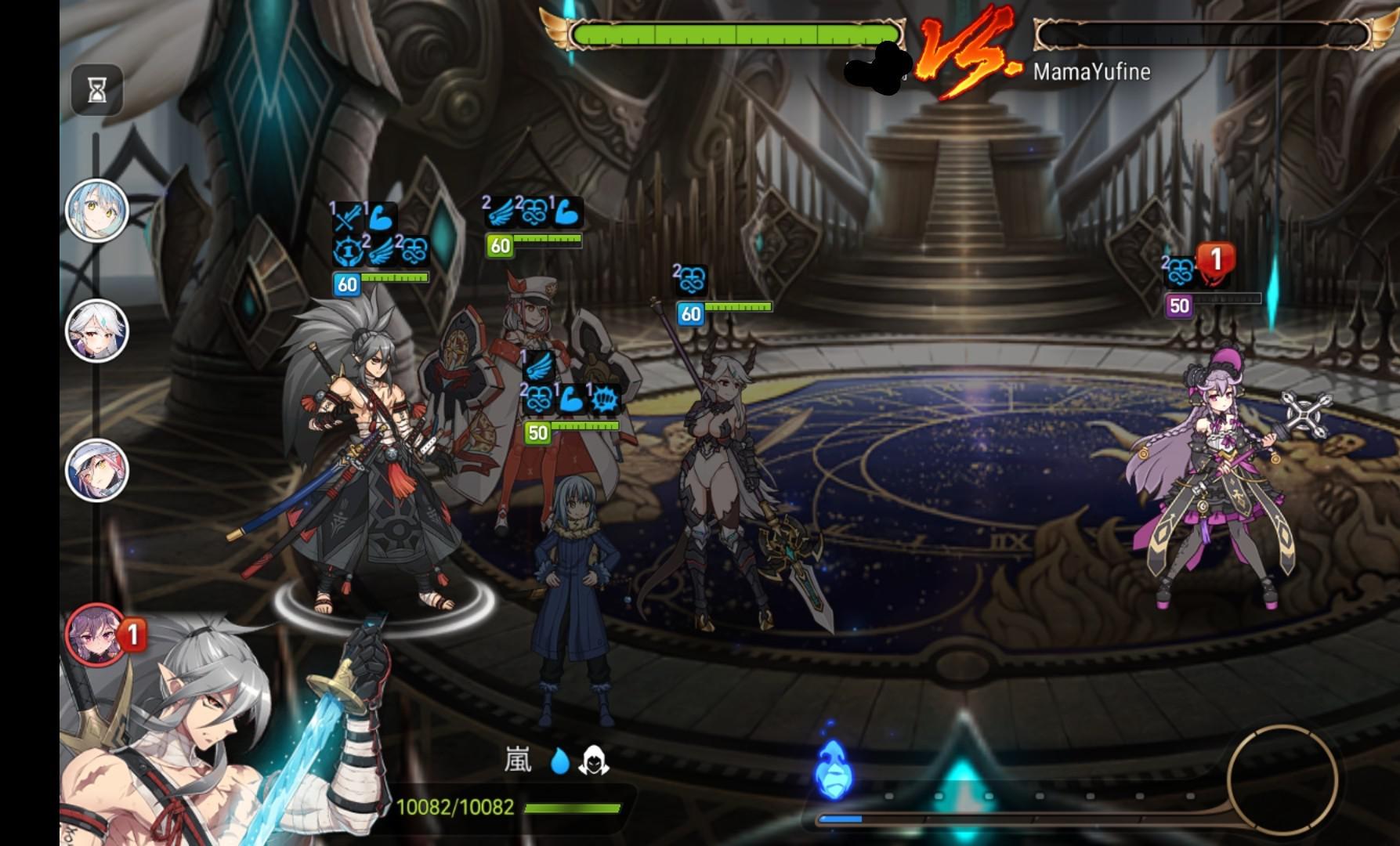Open the hourglass turn-order menu

click(96, 89)
